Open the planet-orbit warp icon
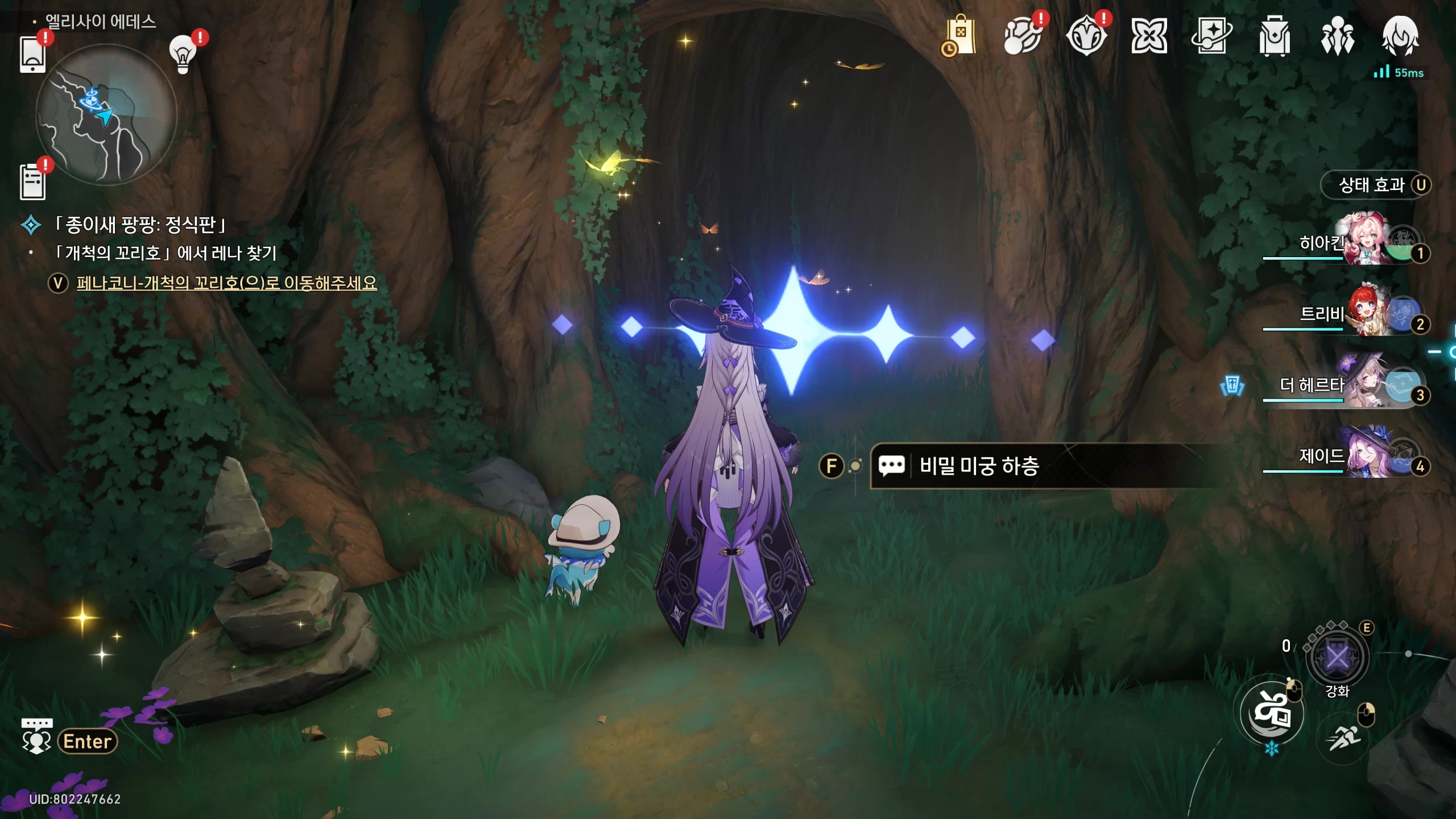The width and height of the screenshot is (1456, 819). click(x=1023, y=36)
